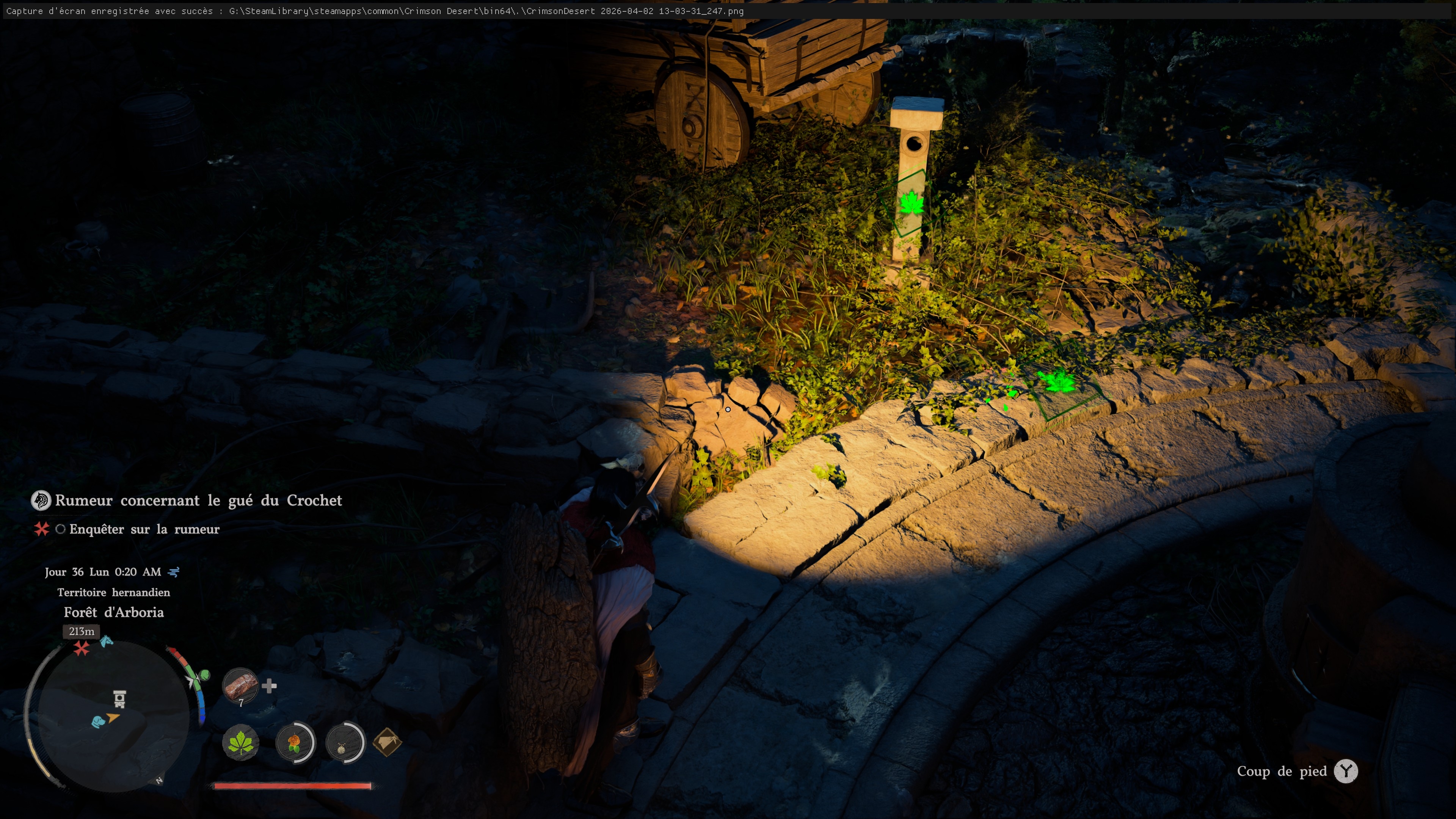Select the Enquêter sur la rumeur objective

144,529
